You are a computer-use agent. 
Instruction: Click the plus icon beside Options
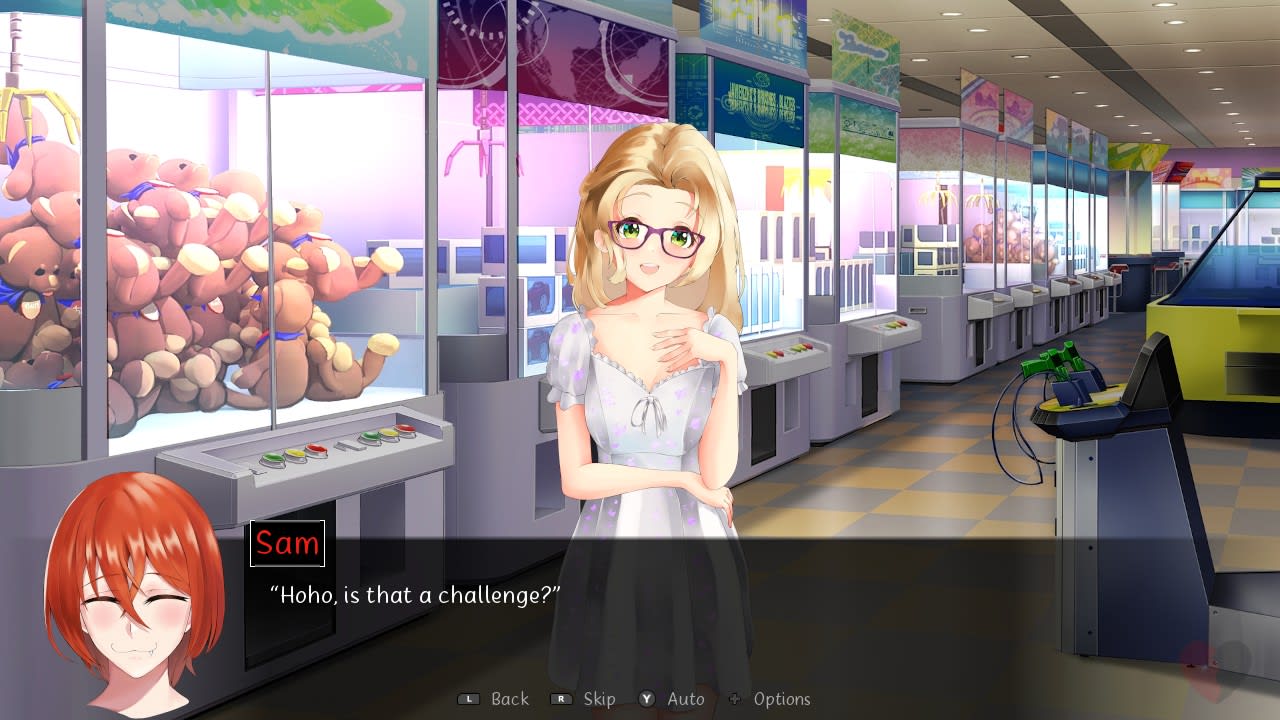pyautogui.click(x=736, y=699)
